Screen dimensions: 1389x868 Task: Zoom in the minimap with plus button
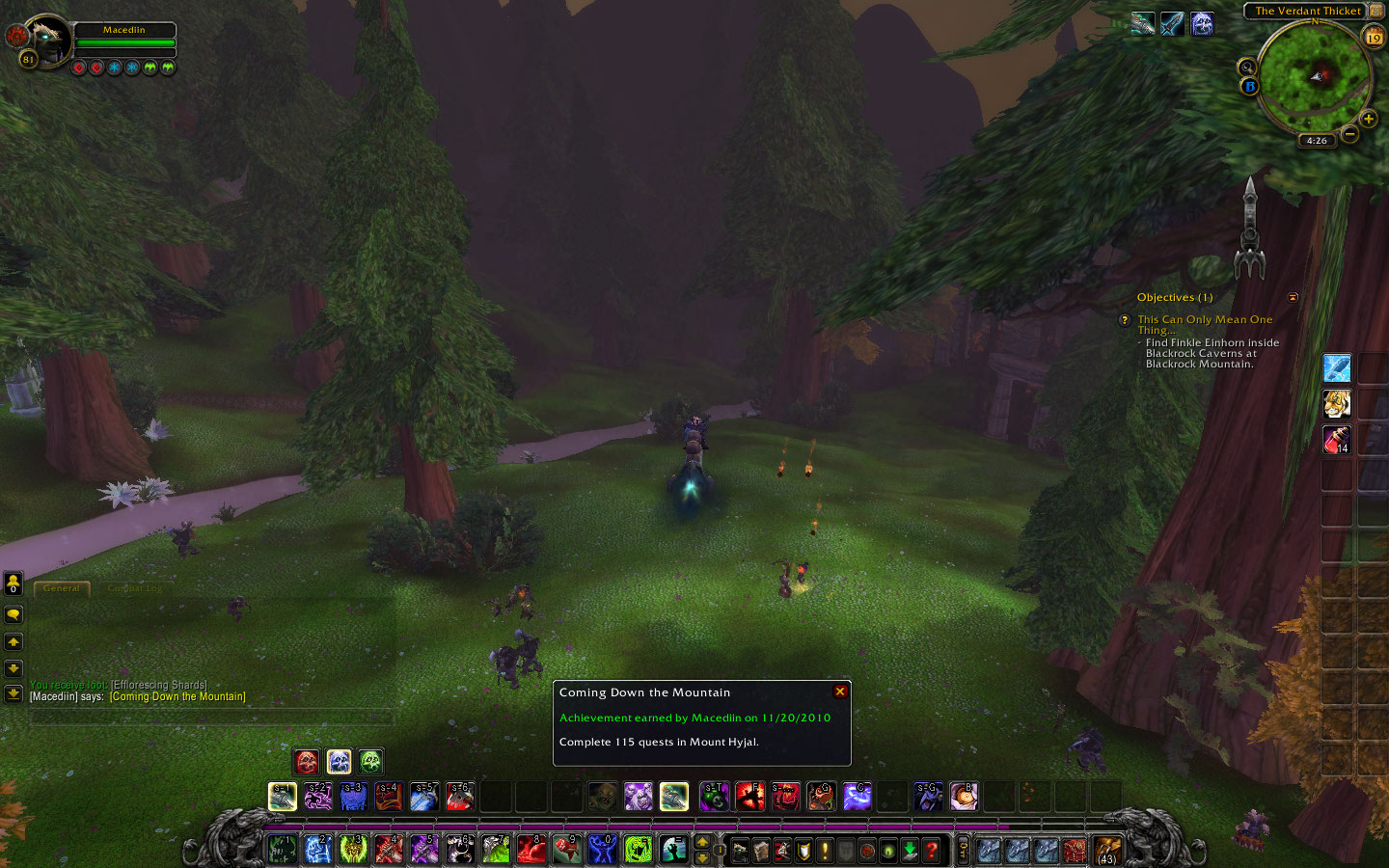tap(1368, 119)
